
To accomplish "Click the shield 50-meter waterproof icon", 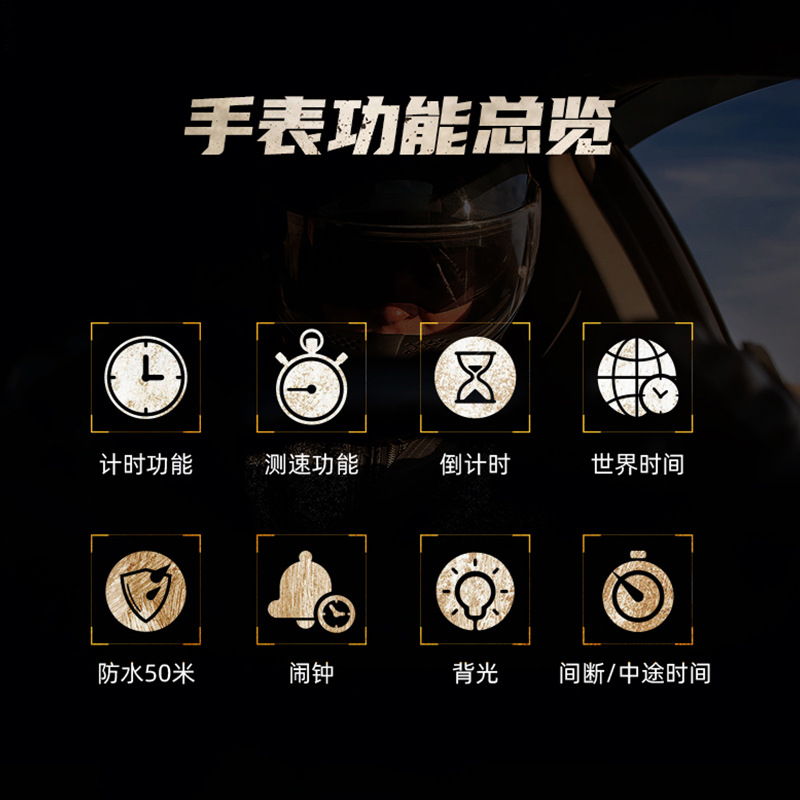I will 146,590.
